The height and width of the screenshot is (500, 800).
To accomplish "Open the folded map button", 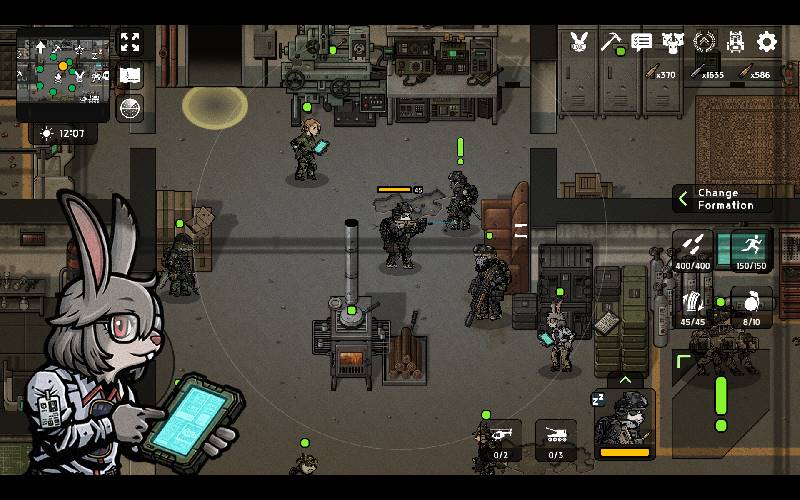I will pos(130,75).
